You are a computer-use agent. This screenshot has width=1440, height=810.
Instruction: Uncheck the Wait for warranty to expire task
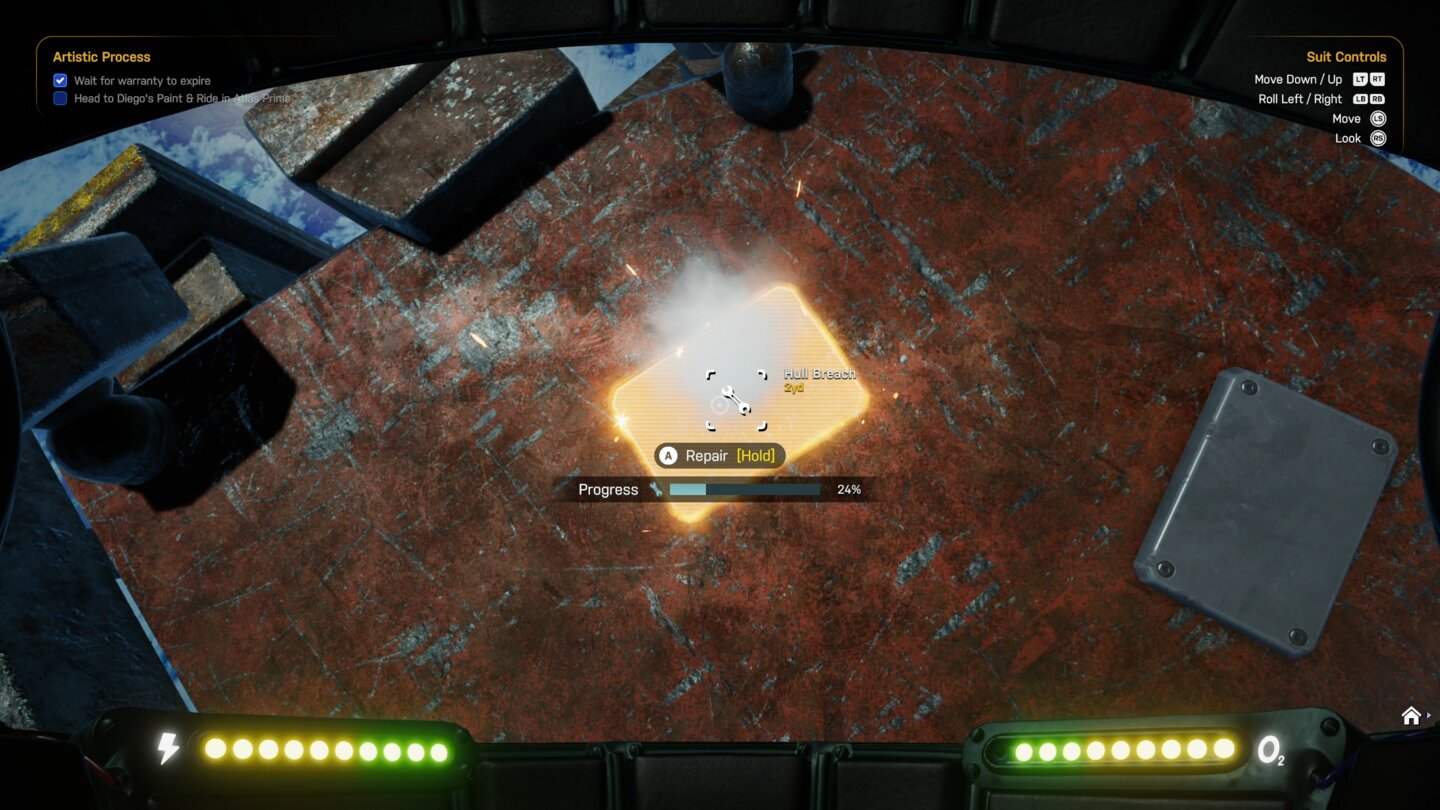click(x=59, y=80)
